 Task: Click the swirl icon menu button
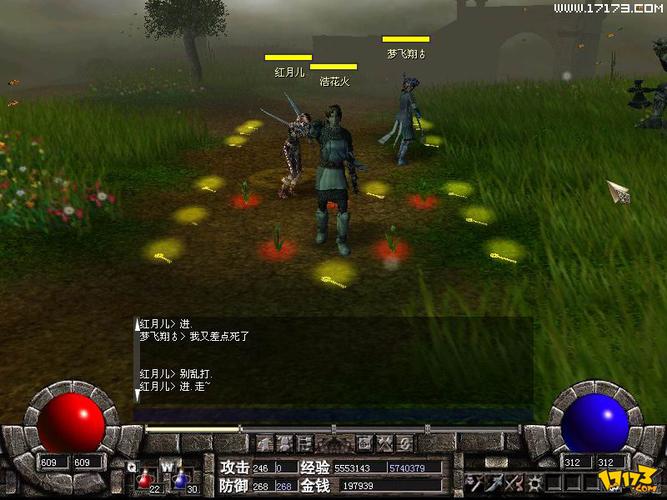[x=403, y=442]
